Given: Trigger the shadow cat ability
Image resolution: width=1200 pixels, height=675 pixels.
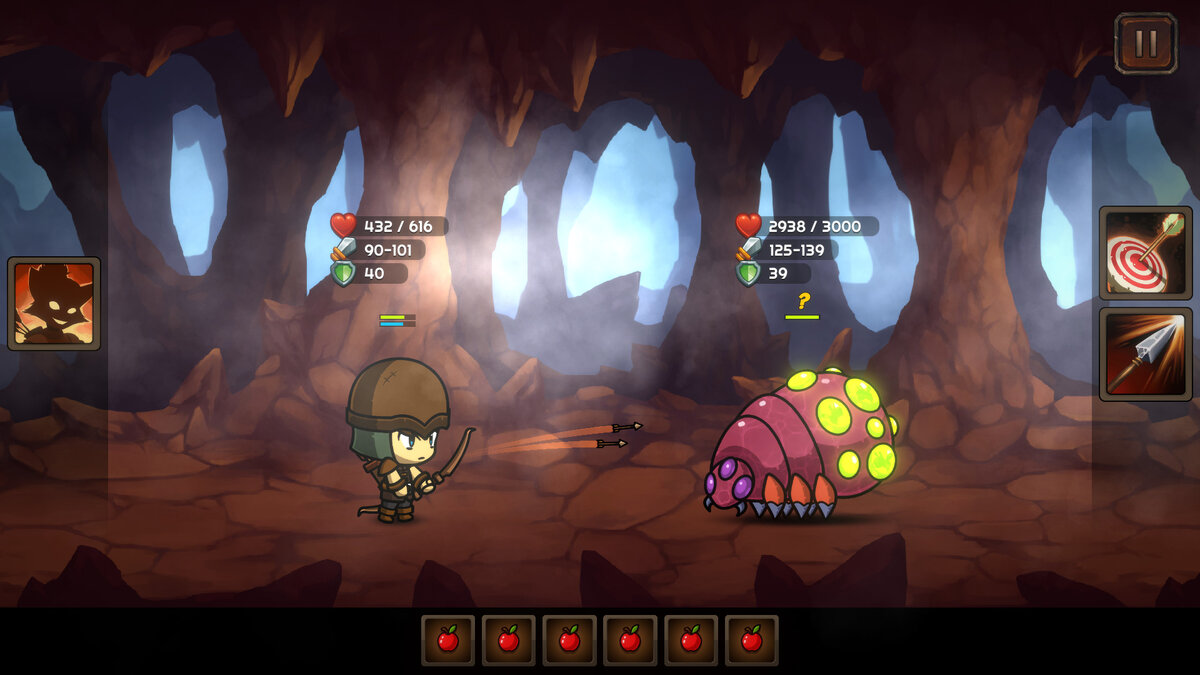Looking at the screenshot, I should [54, 303].
